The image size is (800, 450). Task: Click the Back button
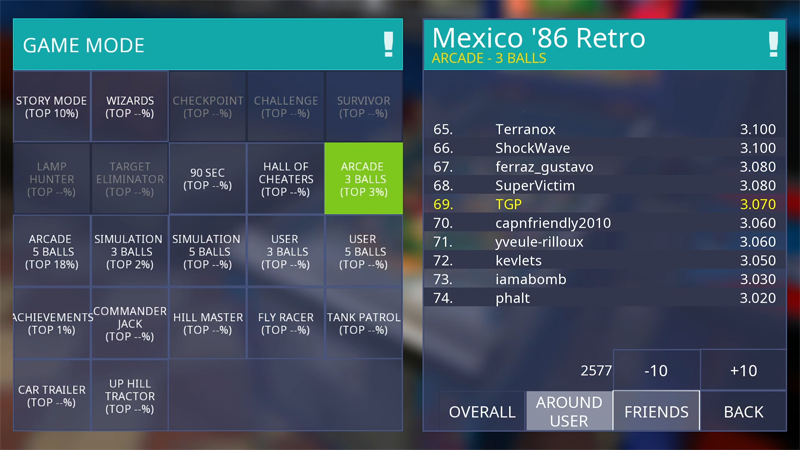coord(743,411)
